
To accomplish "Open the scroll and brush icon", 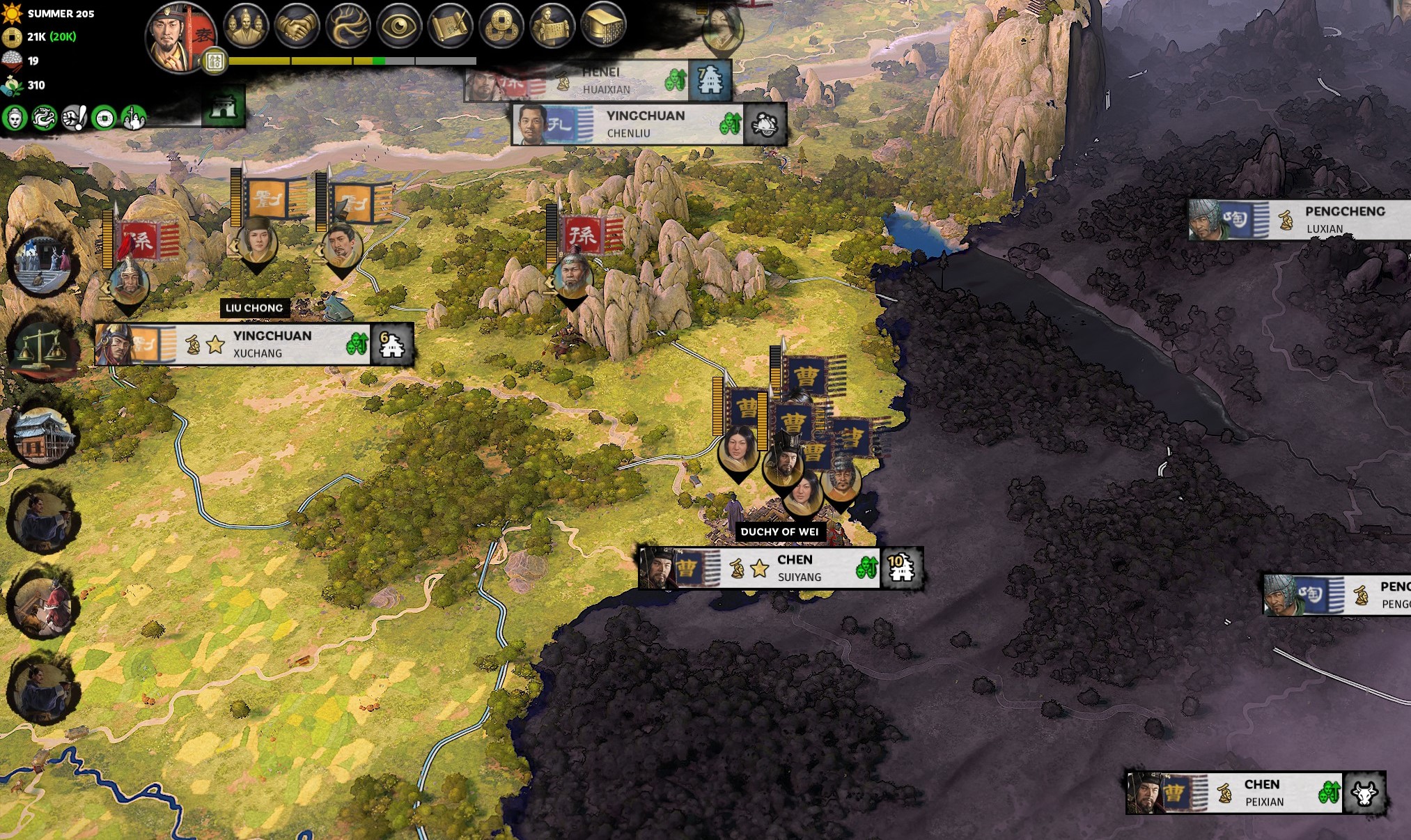I will (x=449, y=26).
